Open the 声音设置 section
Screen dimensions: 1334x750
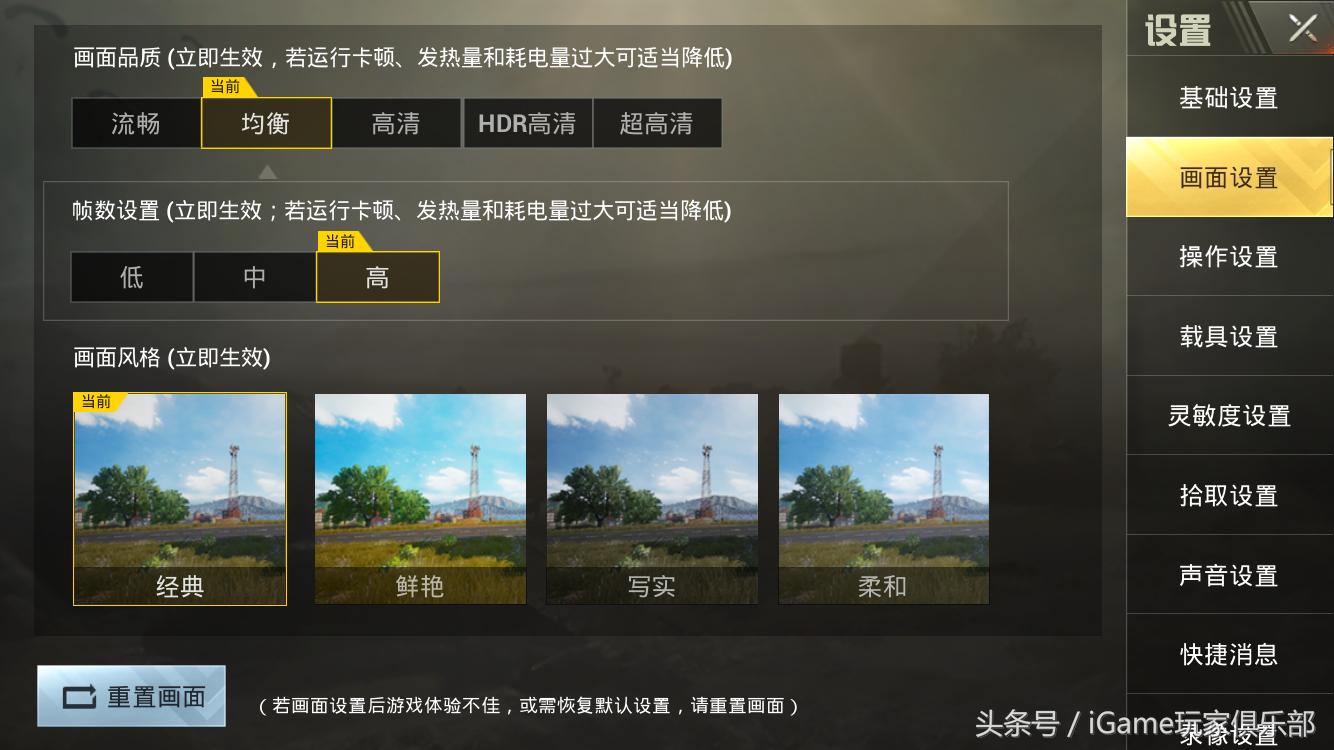1228,576
